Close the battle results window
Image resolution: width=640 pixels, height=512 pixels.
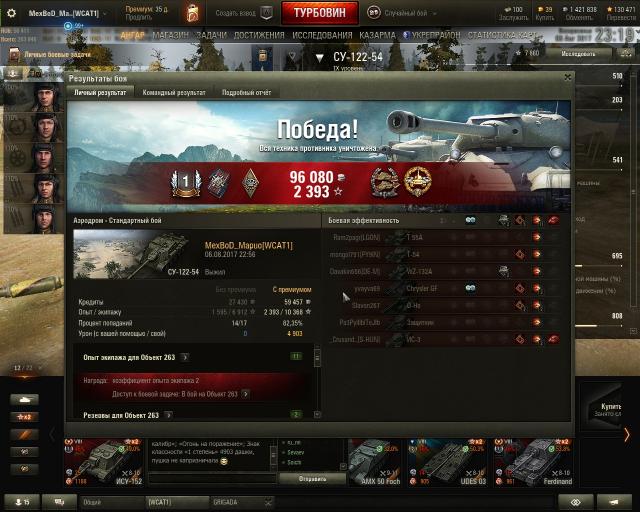tap(568, 76)
